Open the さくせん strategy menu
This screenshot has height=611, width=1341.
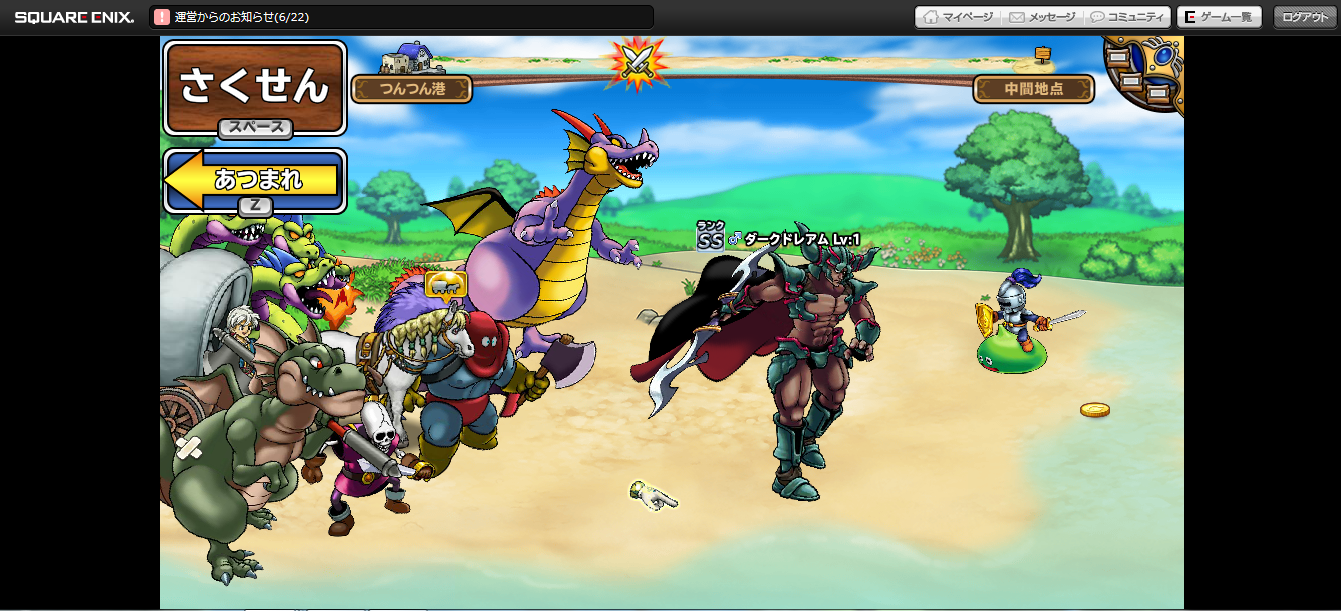[x=254, y=87]
